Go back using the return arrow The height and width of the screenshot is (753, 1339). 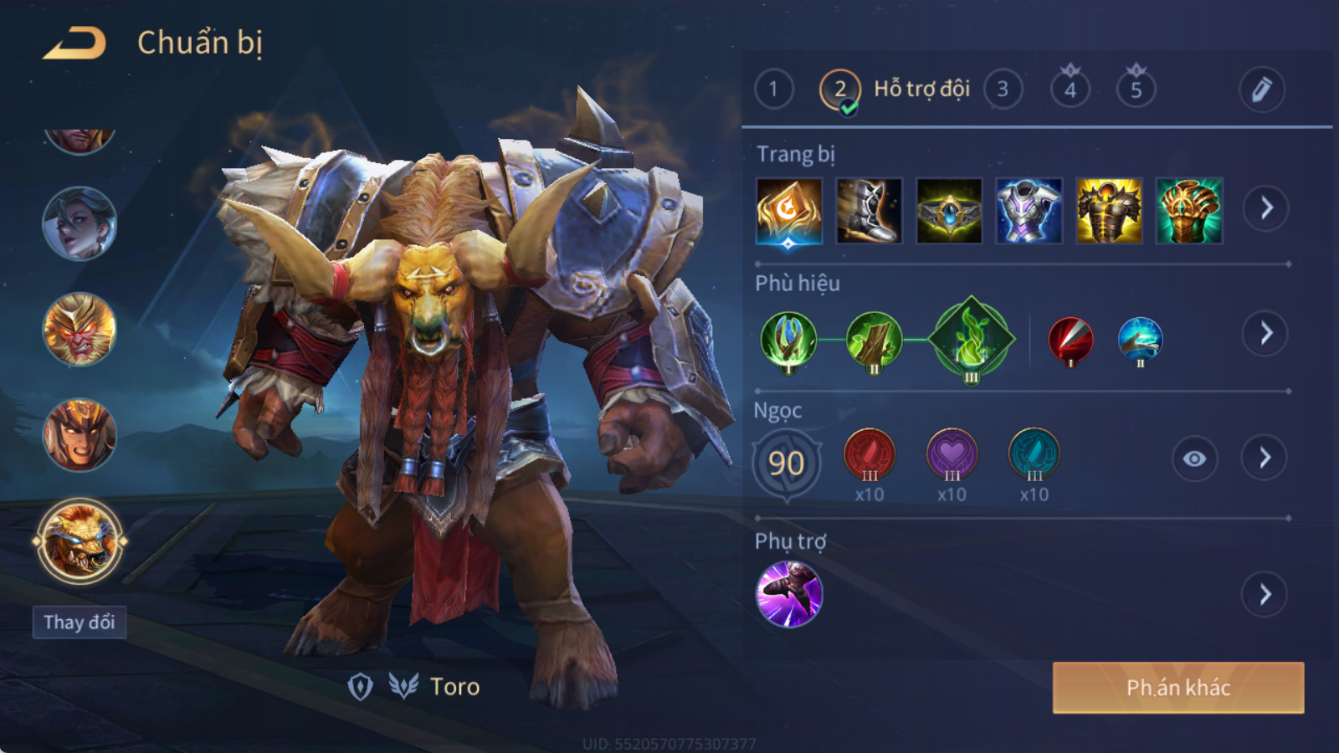pos(75,43)
